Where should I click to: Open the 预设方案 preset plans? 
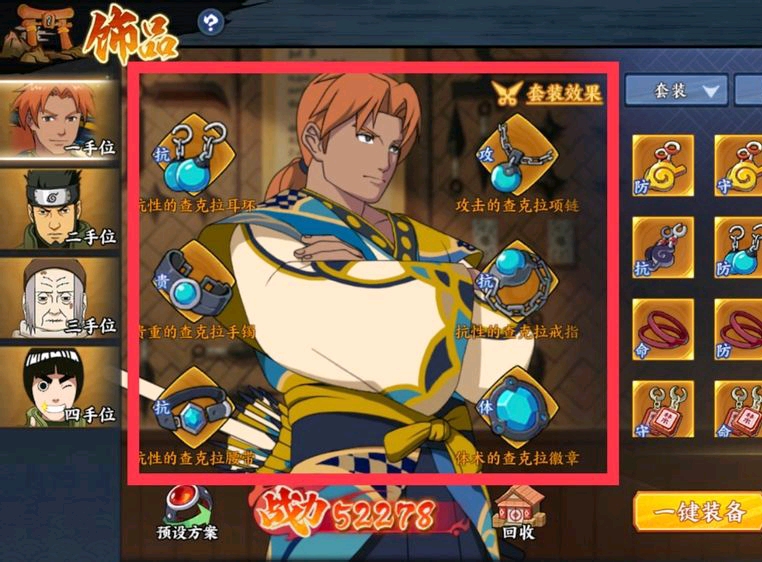[x=183, y=513]
